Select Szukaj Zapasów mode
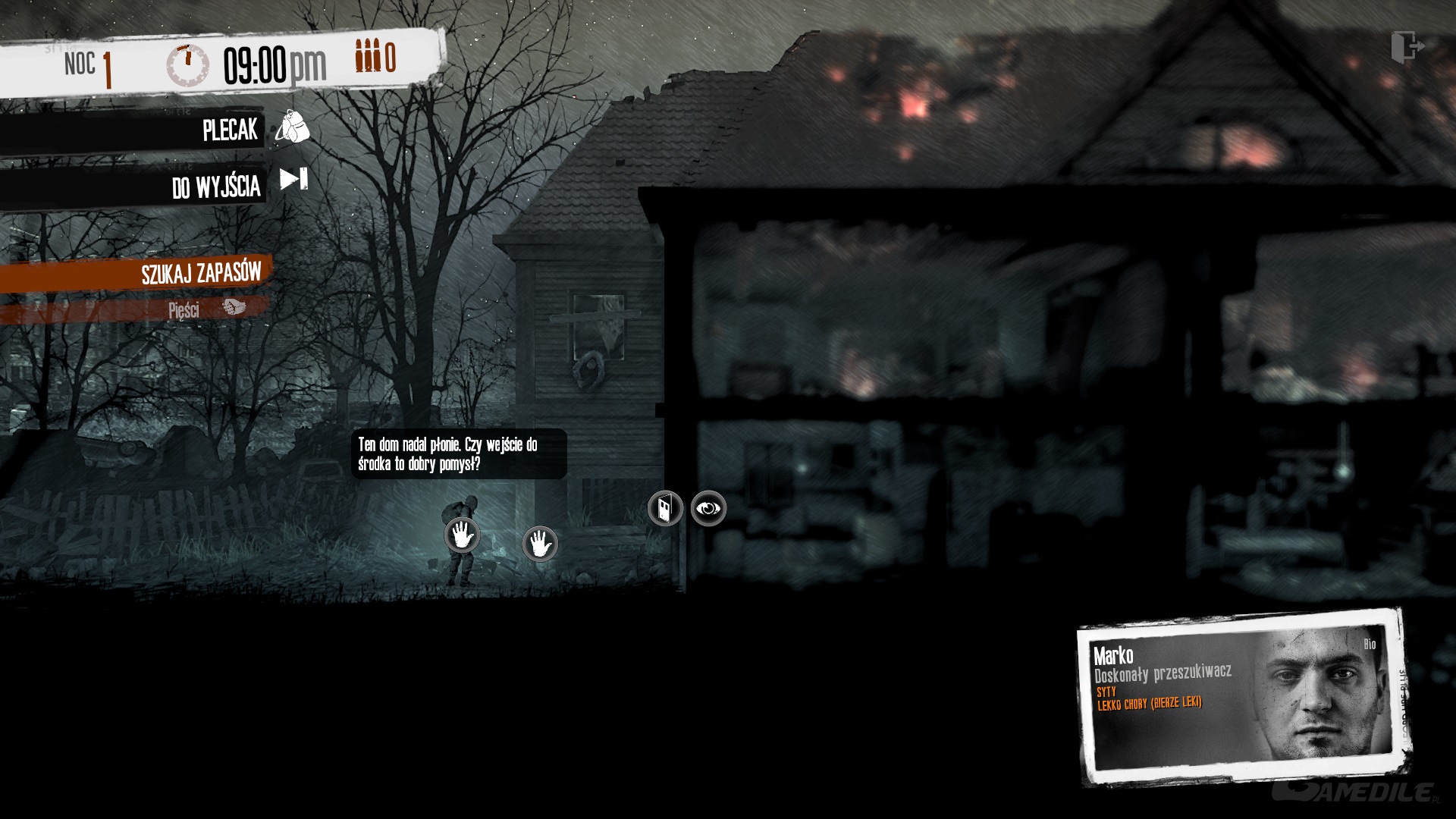 (200, 273)
